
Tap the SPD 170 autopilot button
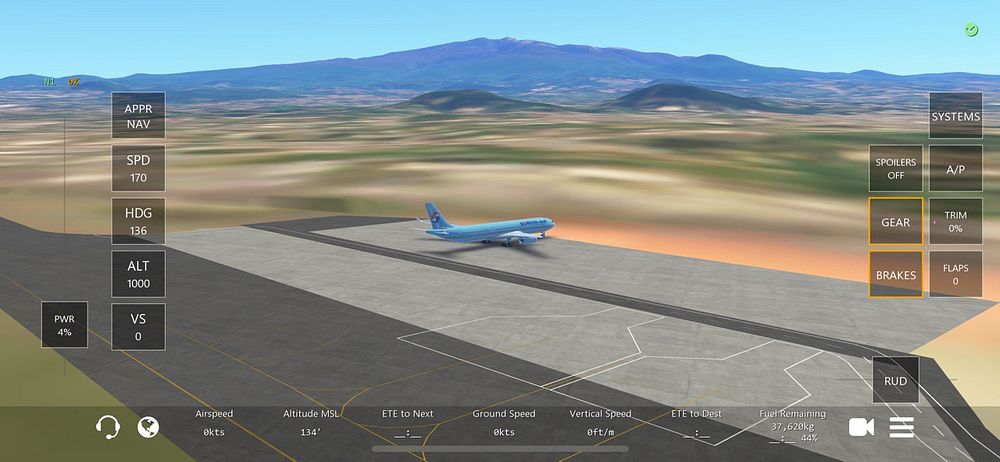click(x=138, y=169)
